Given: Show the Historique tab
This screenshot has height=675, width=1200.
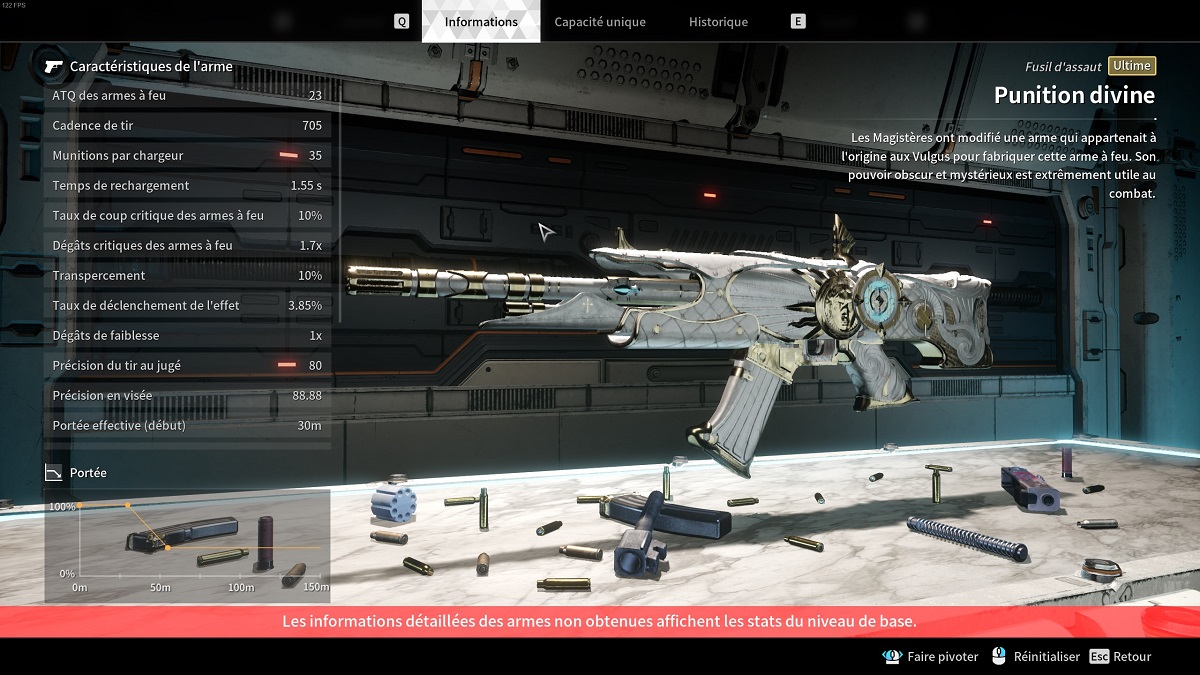Looking at the screenshot, I should tap(718, 22).
